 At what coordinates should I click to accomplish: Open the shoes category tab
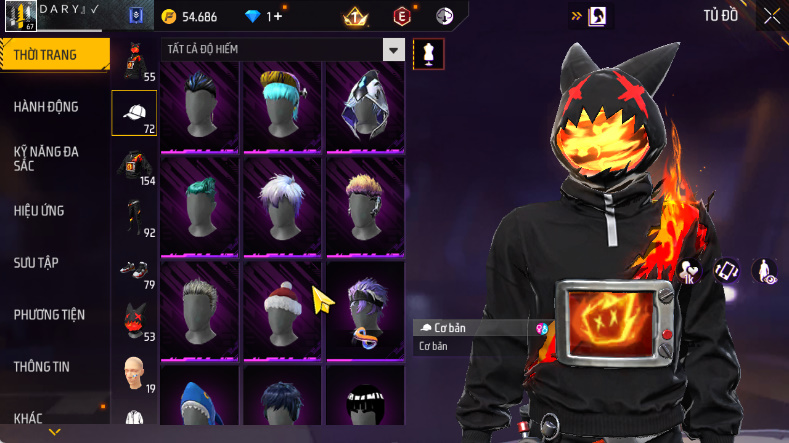tap(134, 271)
